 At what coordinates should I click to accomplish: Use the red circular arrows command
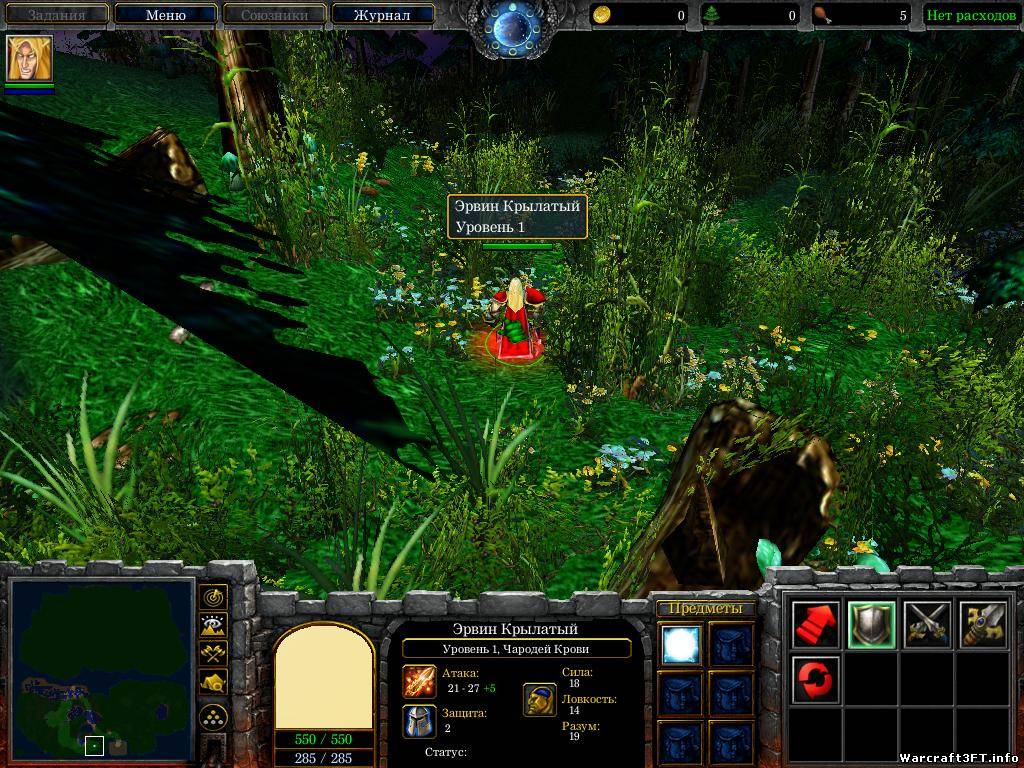coord(815,680)
